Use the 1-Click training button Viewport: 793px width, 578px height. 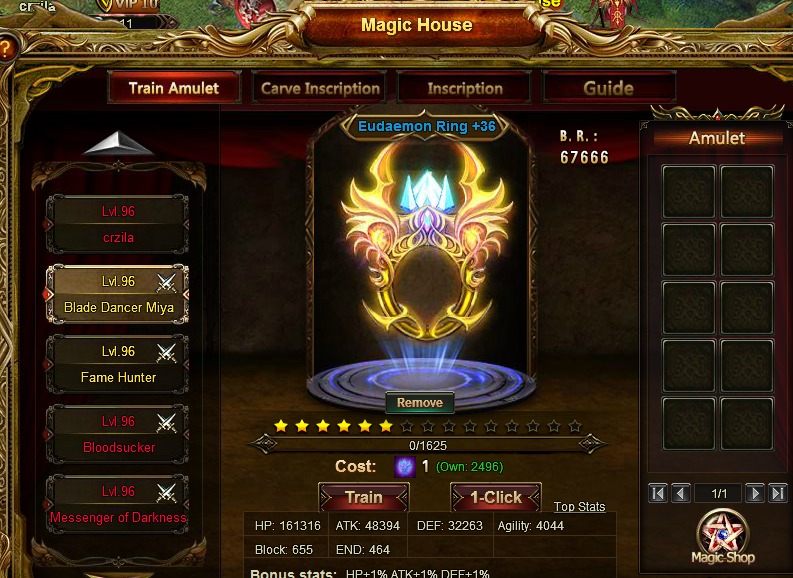point(496,497)
